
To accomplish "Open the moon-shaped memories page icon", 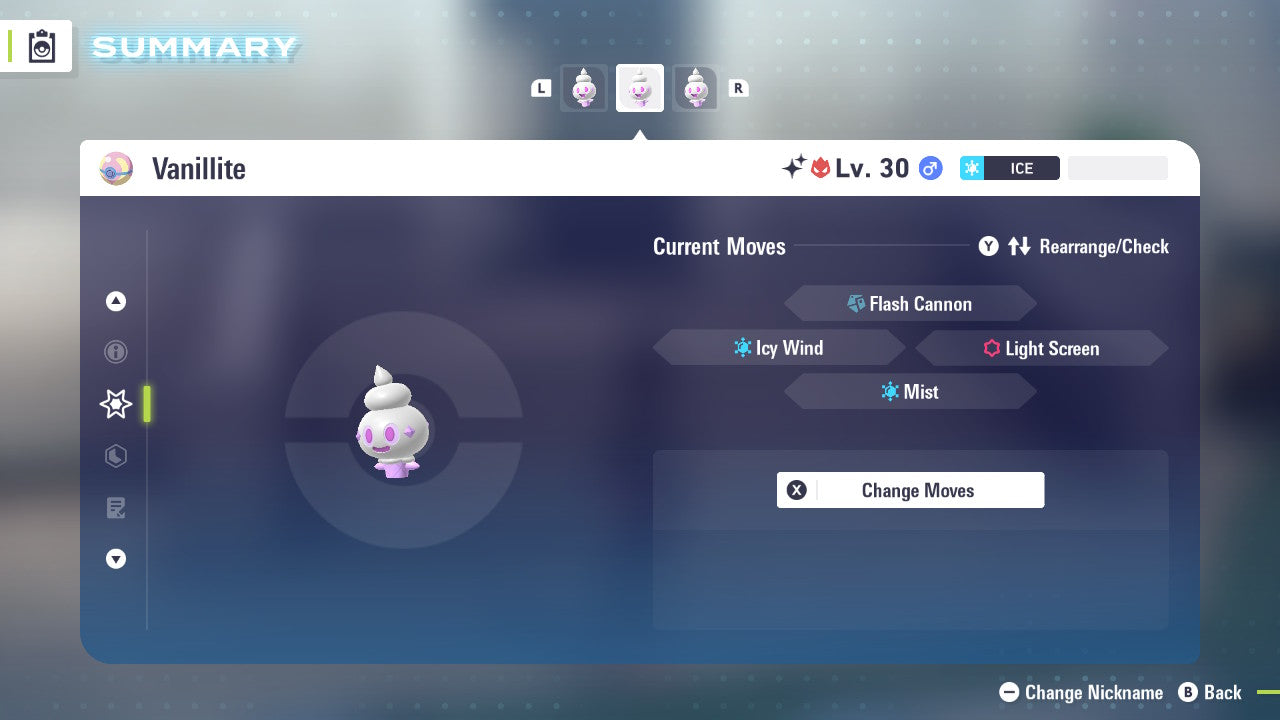I will 116,456.
